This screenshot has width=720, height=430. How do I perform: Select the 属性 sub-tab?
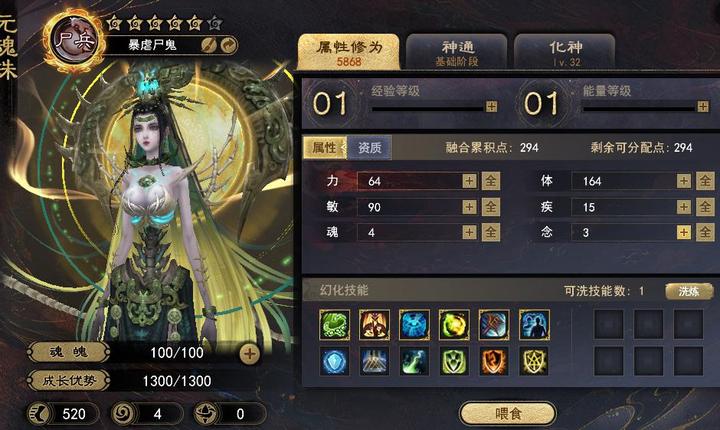pos(325,148)
